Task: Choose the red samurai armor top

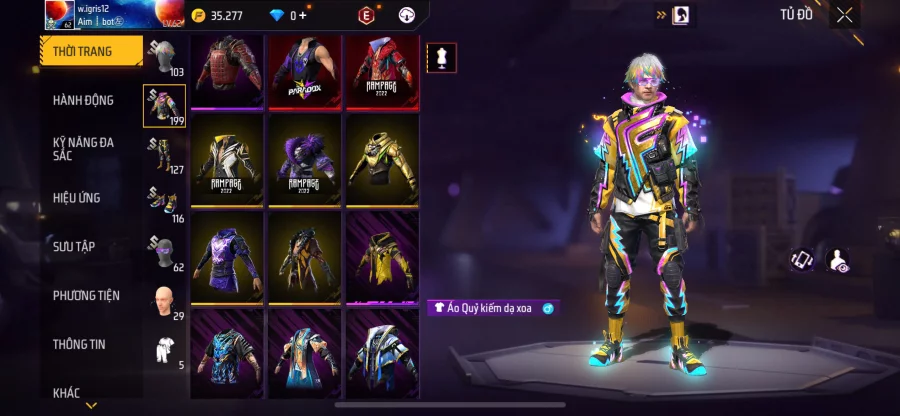Action: click(227, 70)
